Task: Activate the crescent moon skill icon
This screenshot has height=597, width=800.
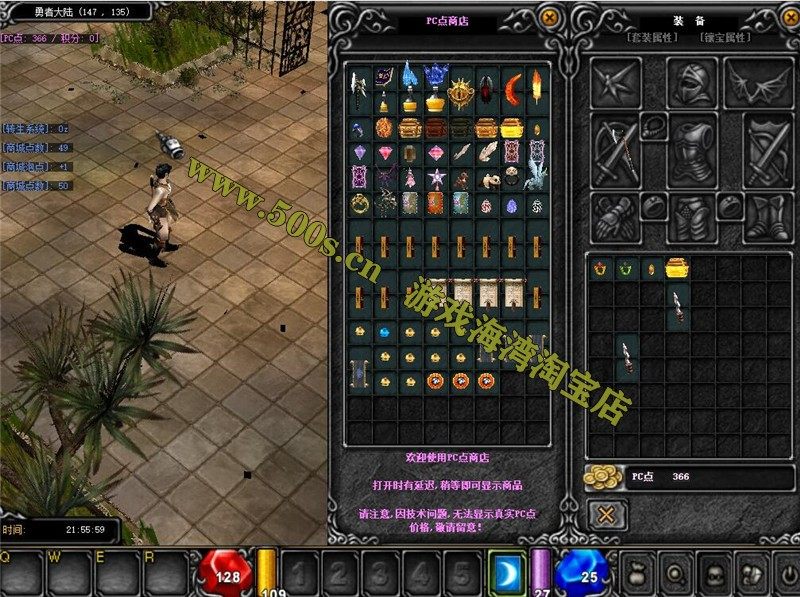Action: coord(507,573)
